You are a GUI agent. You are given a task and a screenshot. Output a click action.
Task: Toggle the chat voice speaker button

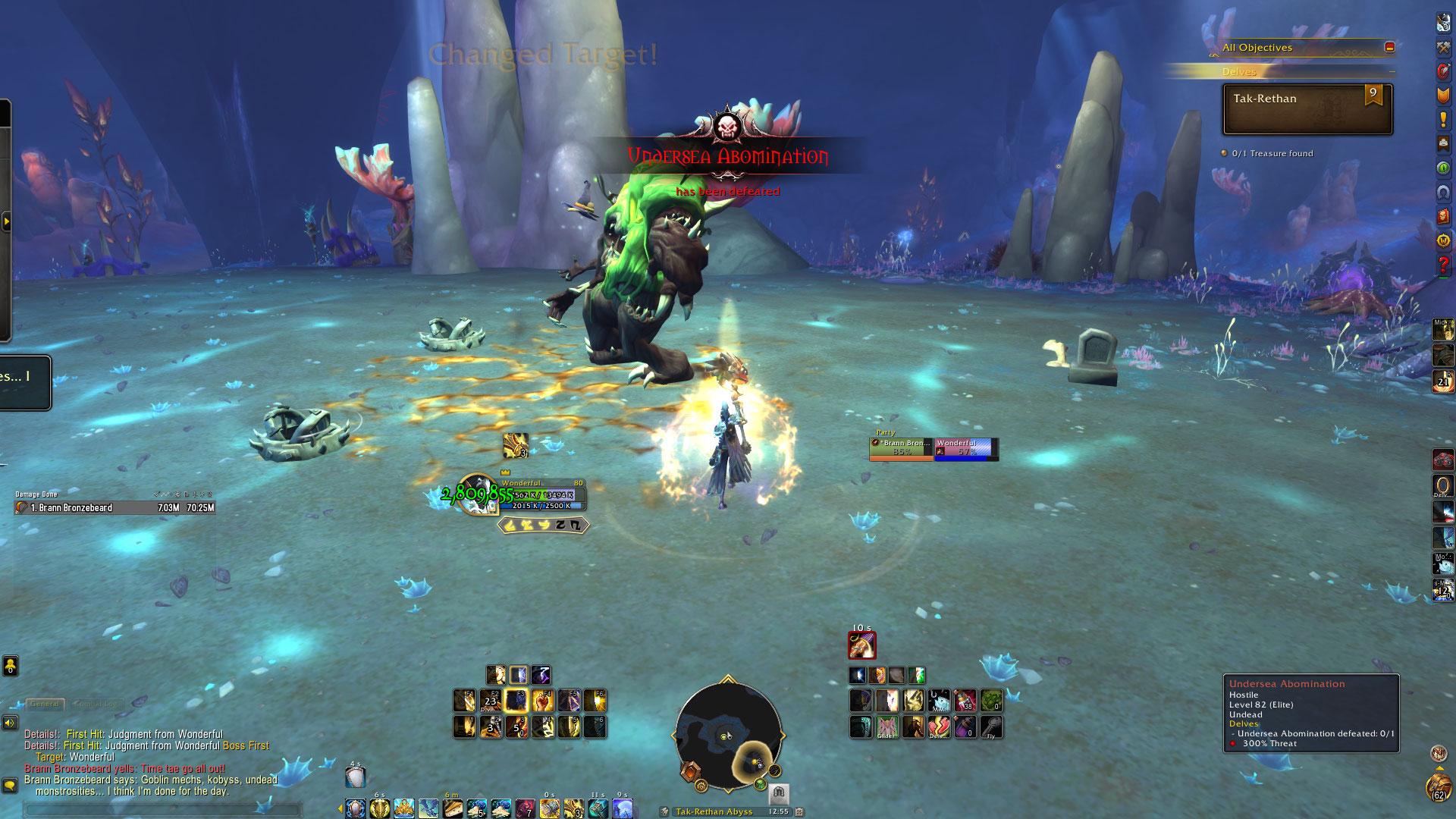tap(10, 723)
